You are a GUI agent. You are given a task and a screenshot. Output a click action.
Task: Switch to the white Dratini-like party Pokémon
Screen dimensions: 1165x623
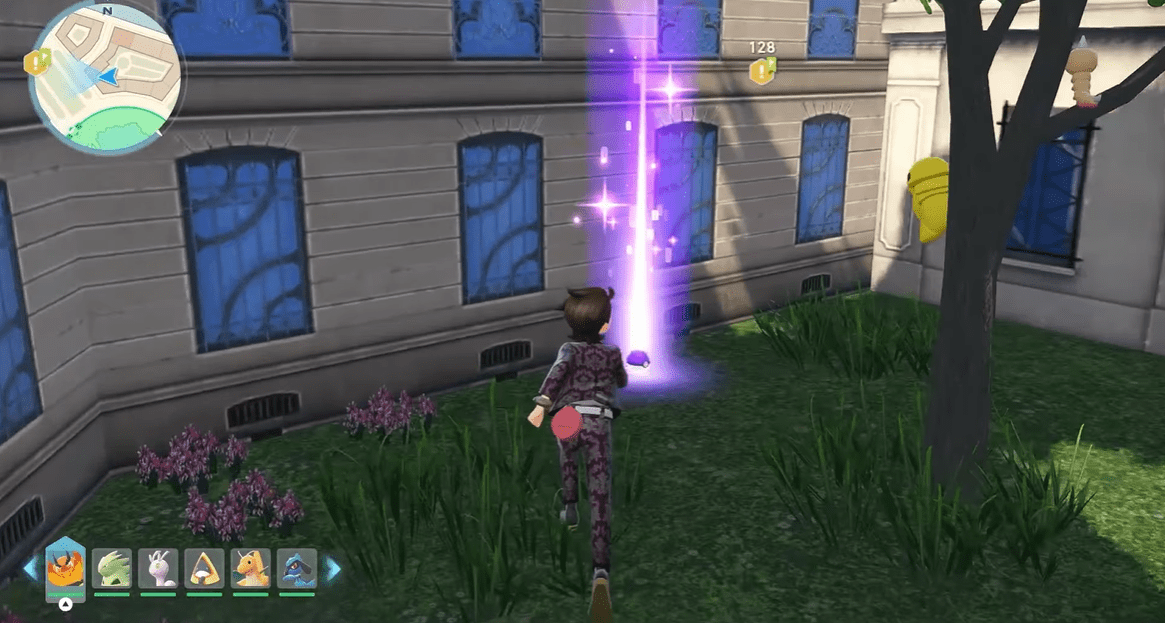158,568
